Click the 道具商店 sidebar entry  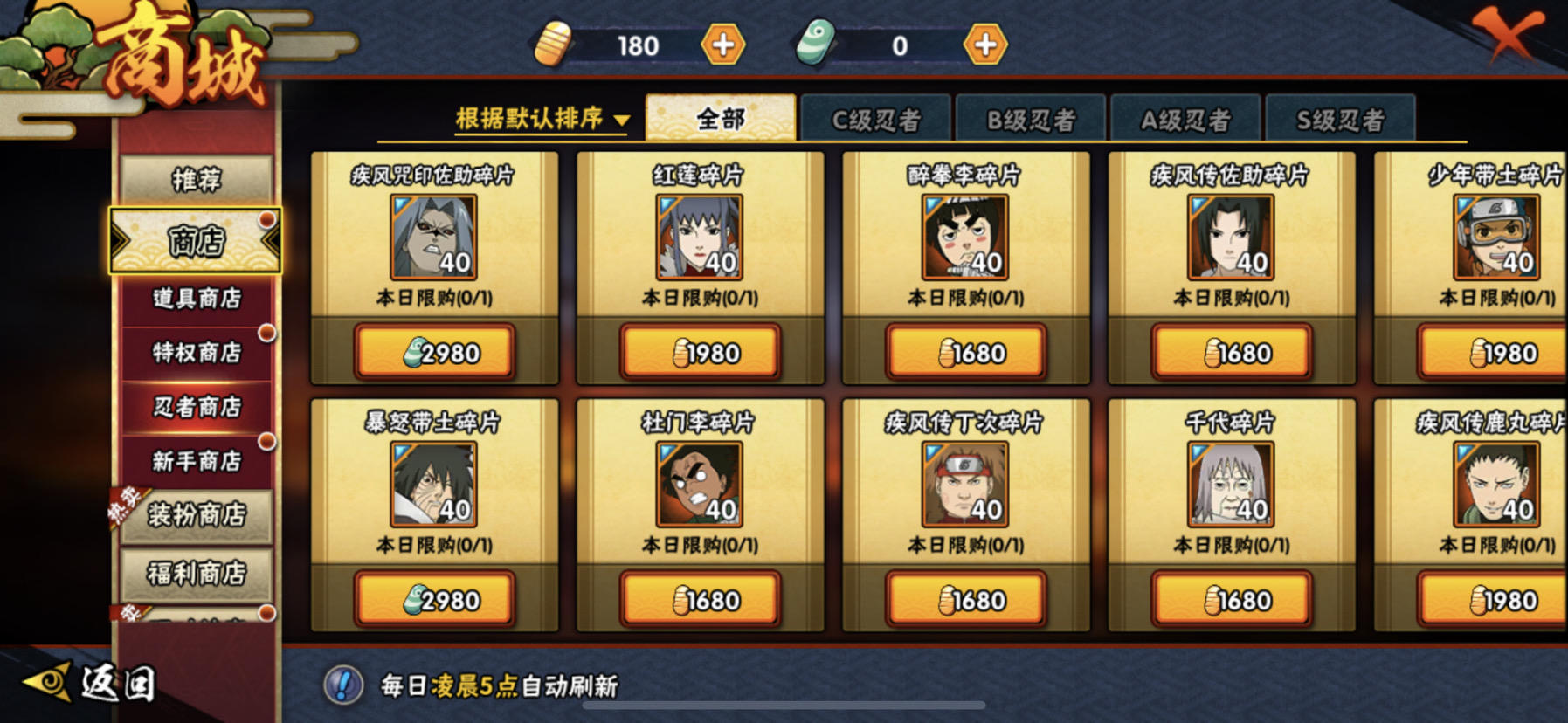[x=194, y=298]
